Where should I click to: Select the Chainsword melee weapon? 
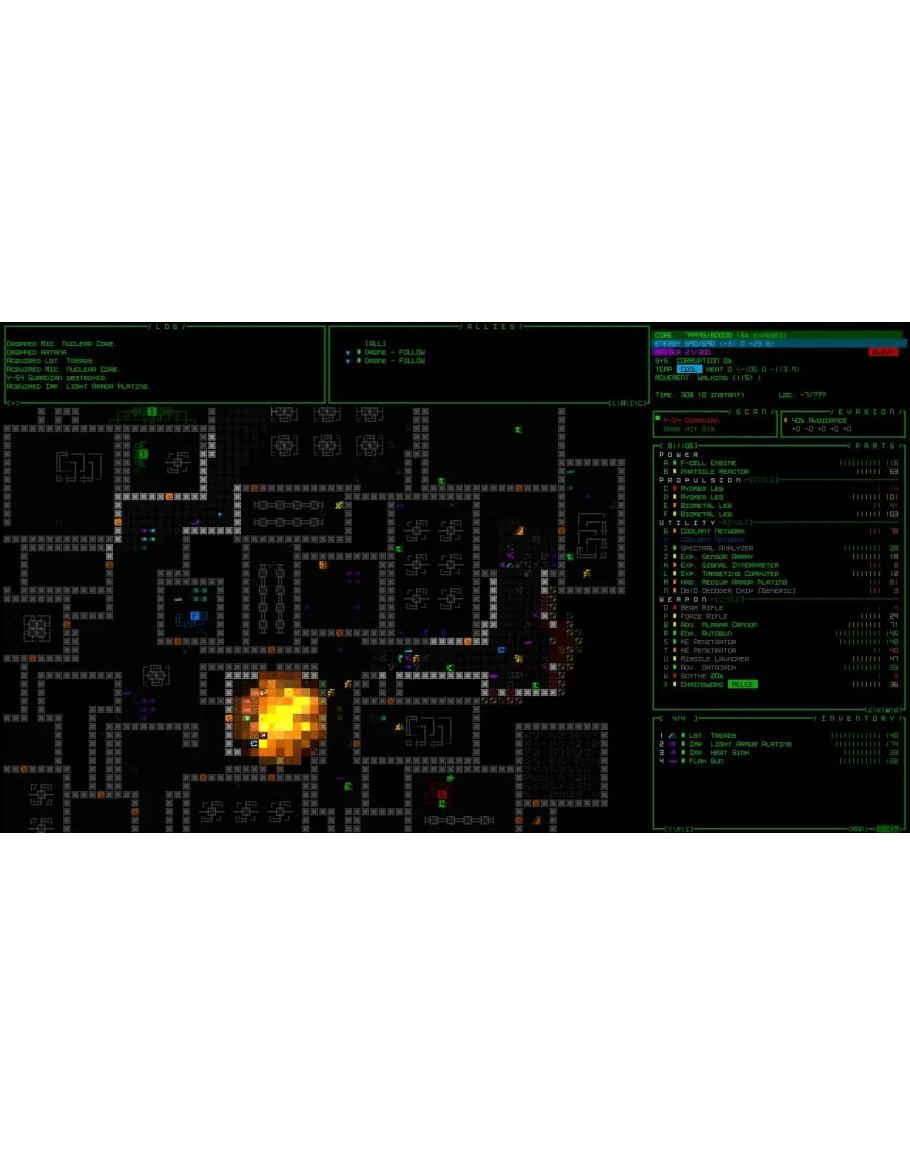704,684
